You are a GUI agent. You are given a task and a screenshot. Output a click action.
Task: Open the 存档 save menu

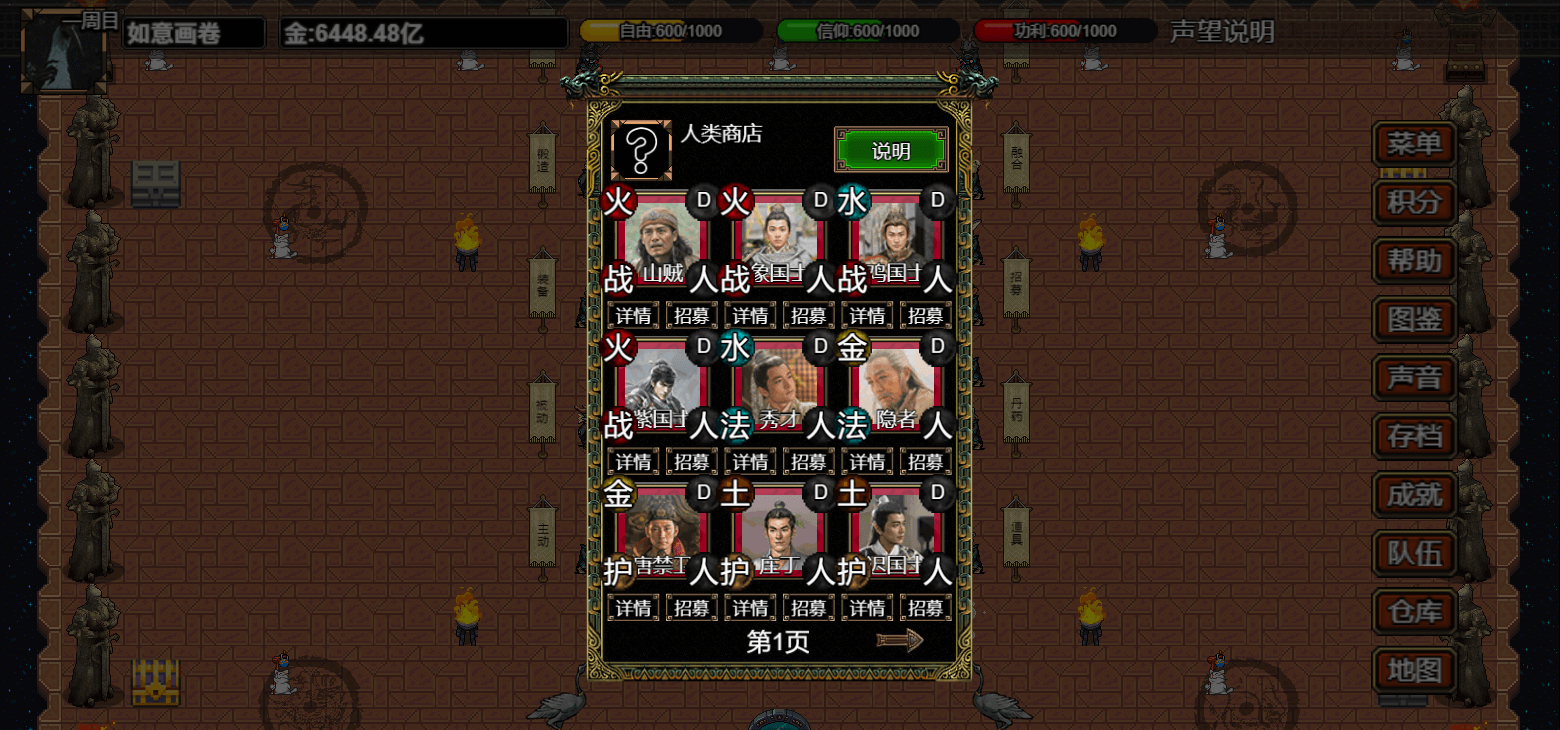click(x=1414, y=436)
